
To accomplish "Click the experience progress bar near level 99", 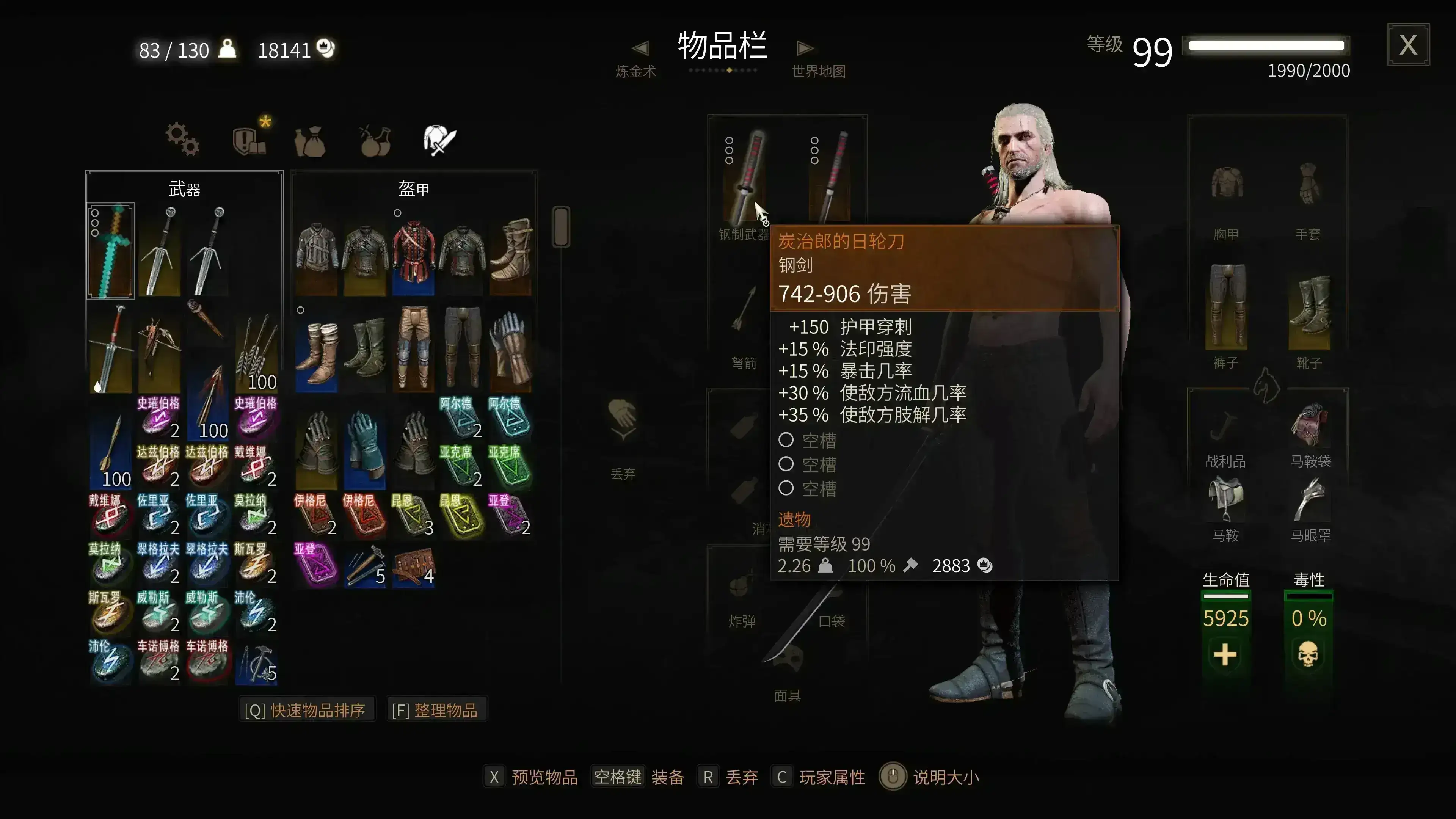I will tap(1266, 46).
